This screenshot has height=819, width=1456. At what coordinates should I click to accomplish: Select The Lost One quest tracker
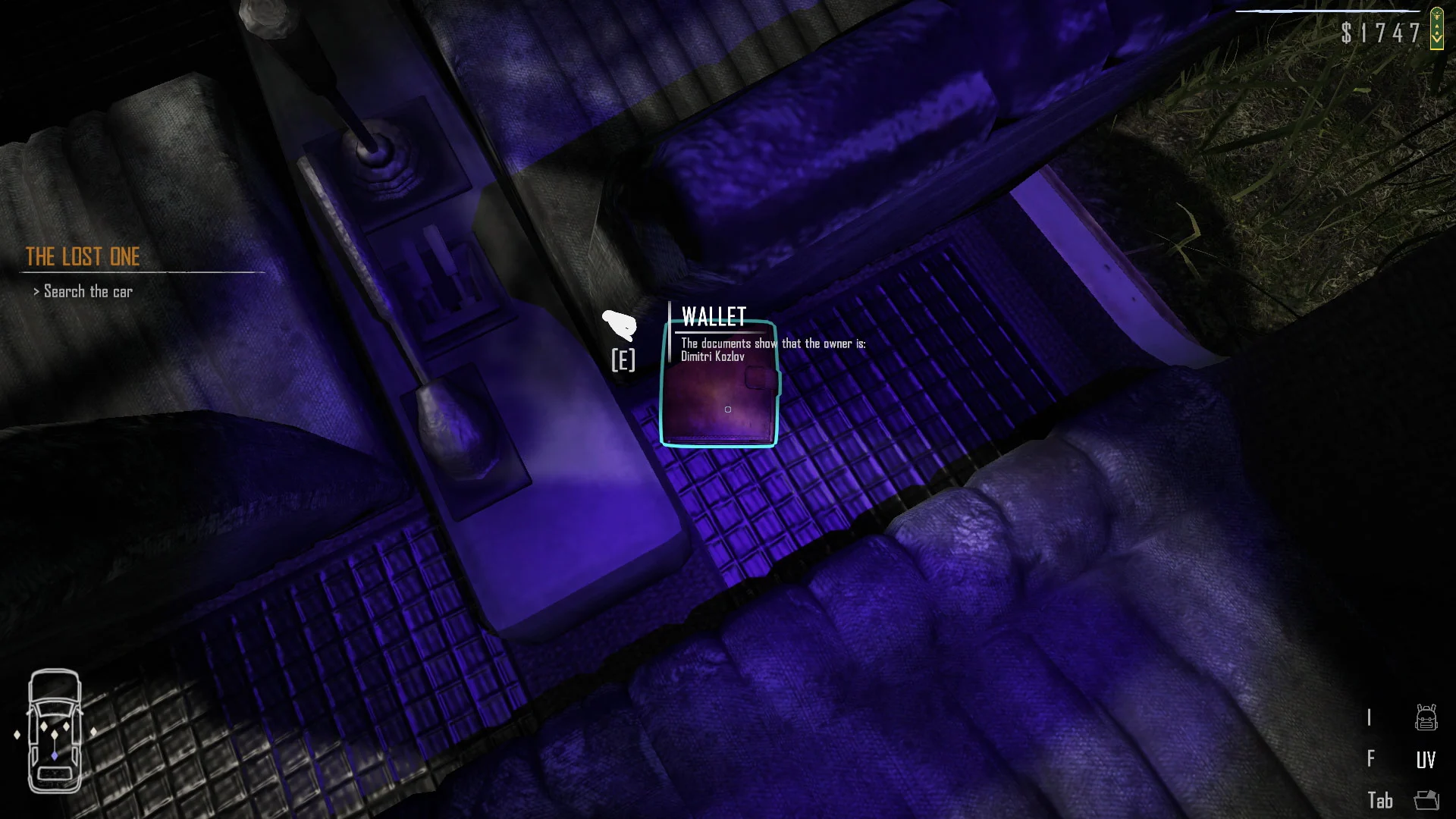[x=83, y=257]
